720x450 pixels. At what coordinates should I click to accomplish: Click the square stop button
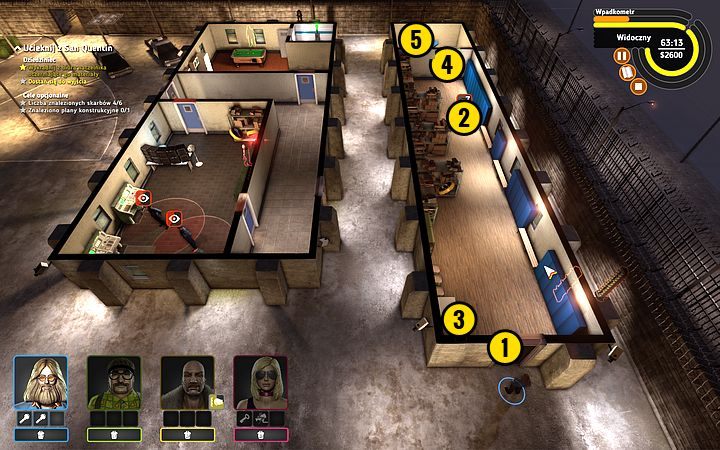coord(639,85)
